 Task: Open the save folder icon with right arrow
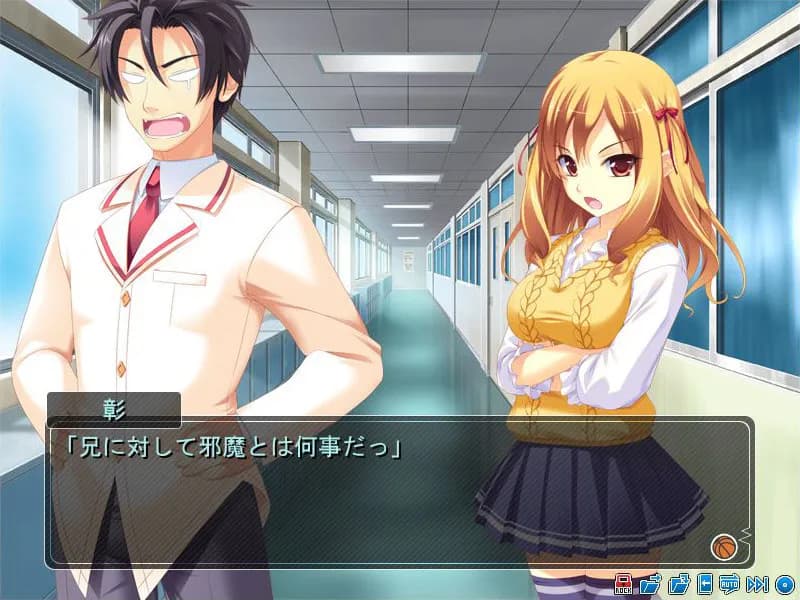[x=650, y=584]
